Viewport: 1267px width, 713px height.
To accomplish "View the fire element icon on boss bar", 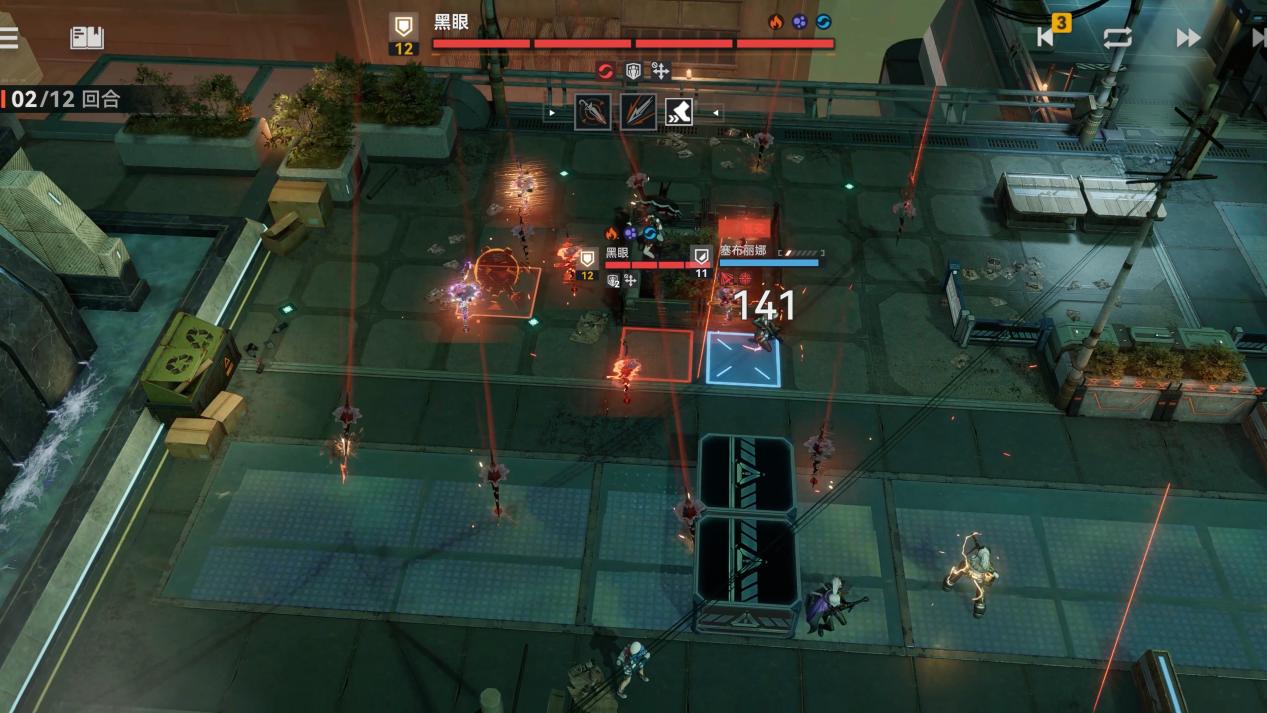I will (775, 21).
